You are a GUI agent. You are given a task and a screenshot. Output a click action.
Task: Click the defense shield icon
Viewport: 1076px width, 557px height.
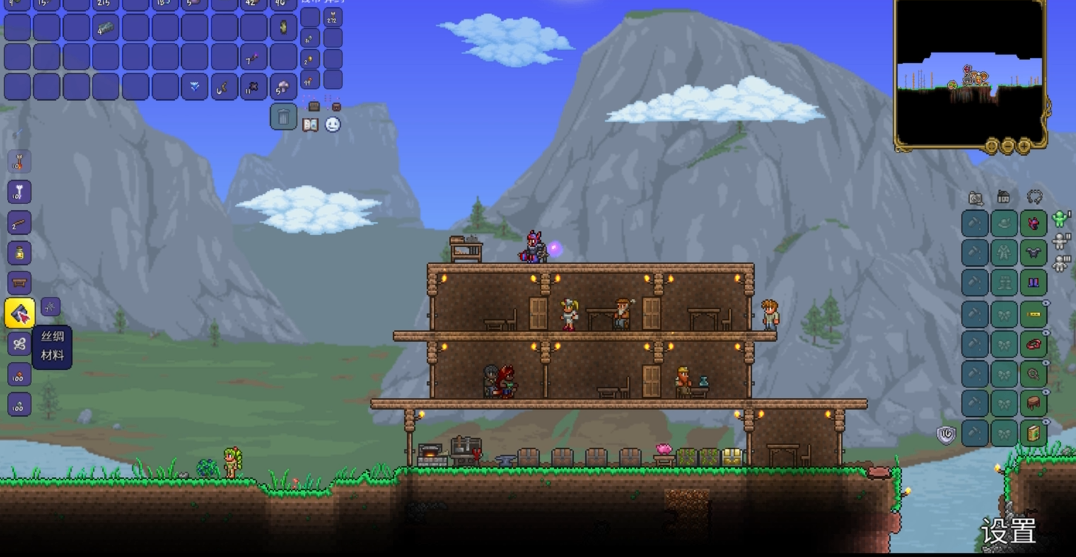(945, 434)
